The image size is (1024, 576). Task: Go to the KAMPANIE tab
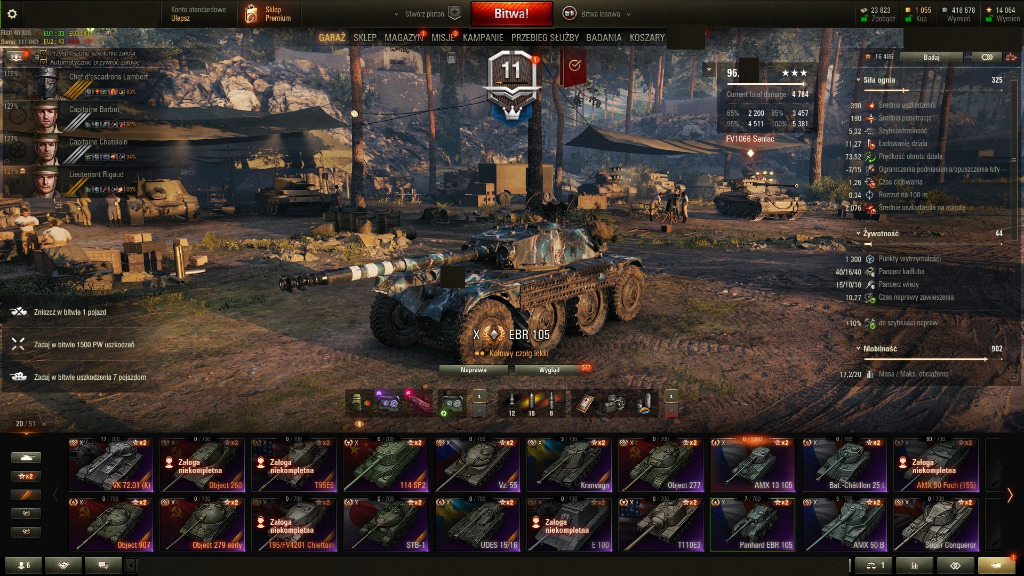point(483,37)
